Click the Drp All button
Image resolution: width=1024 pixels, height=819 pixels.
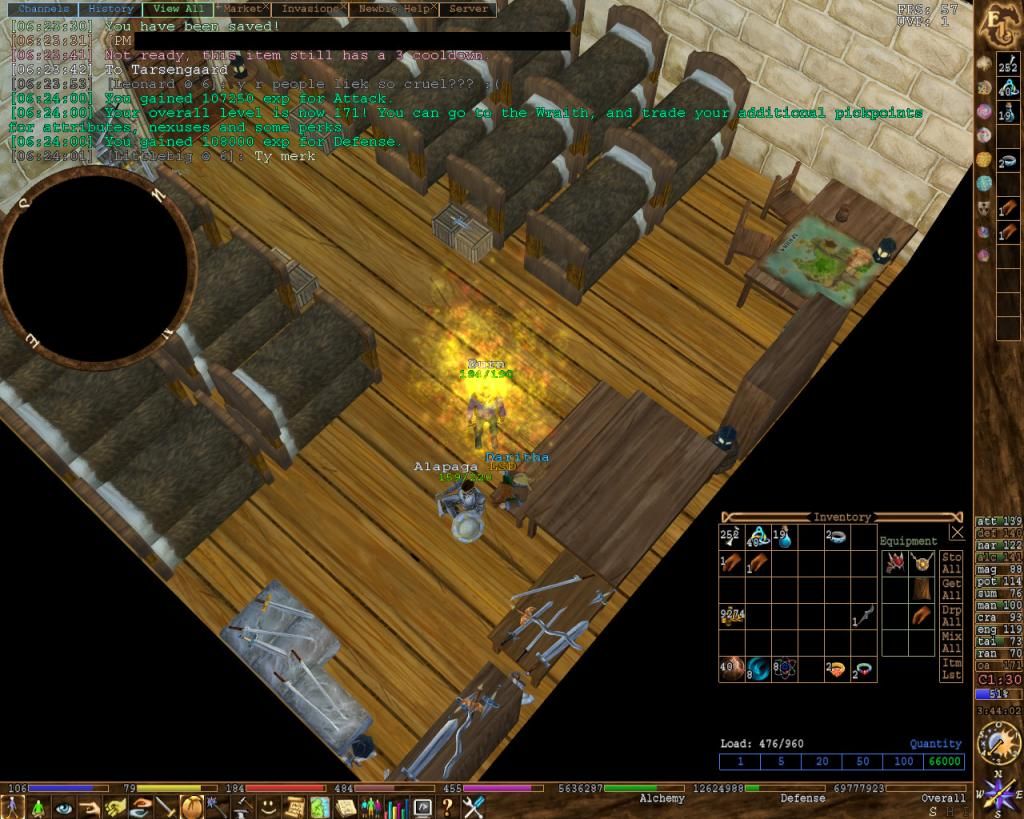(952, 617)
